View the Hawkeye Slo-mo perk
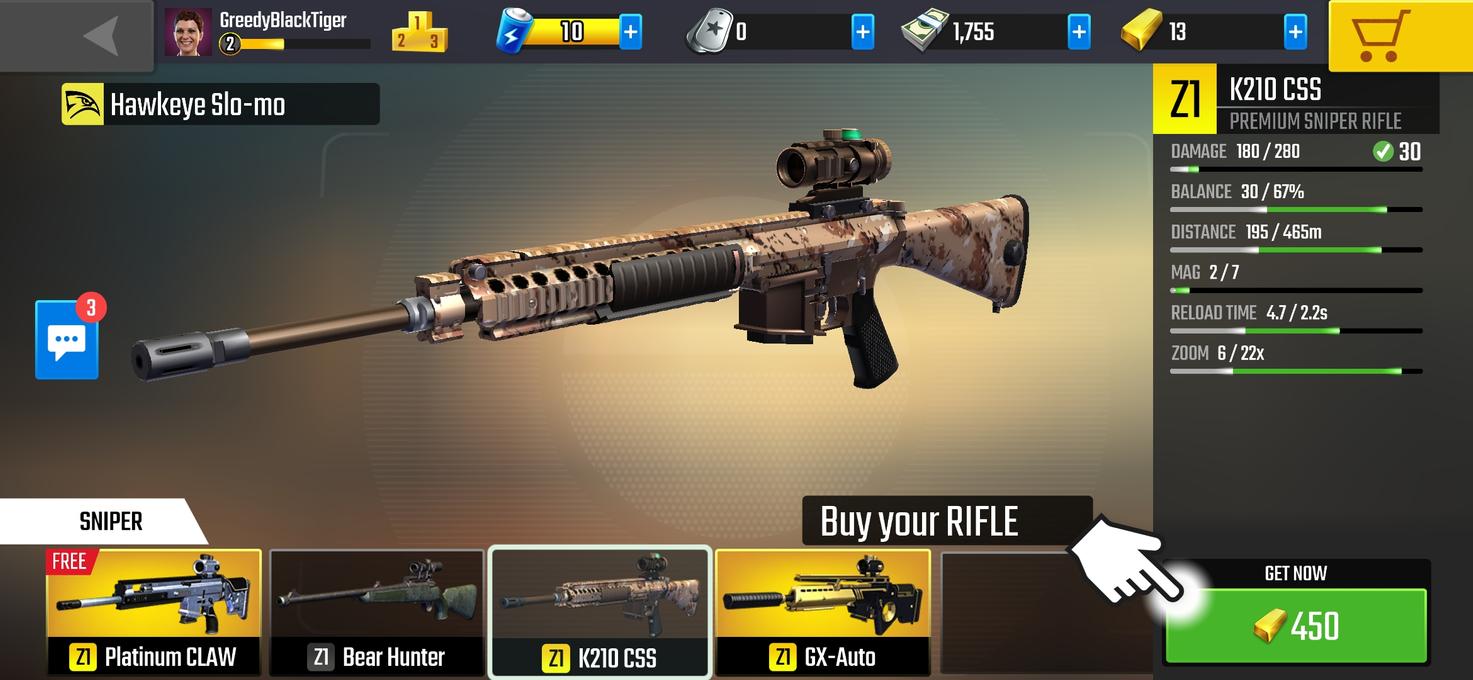Screen dimensions: 1473x680 [220, 105]
